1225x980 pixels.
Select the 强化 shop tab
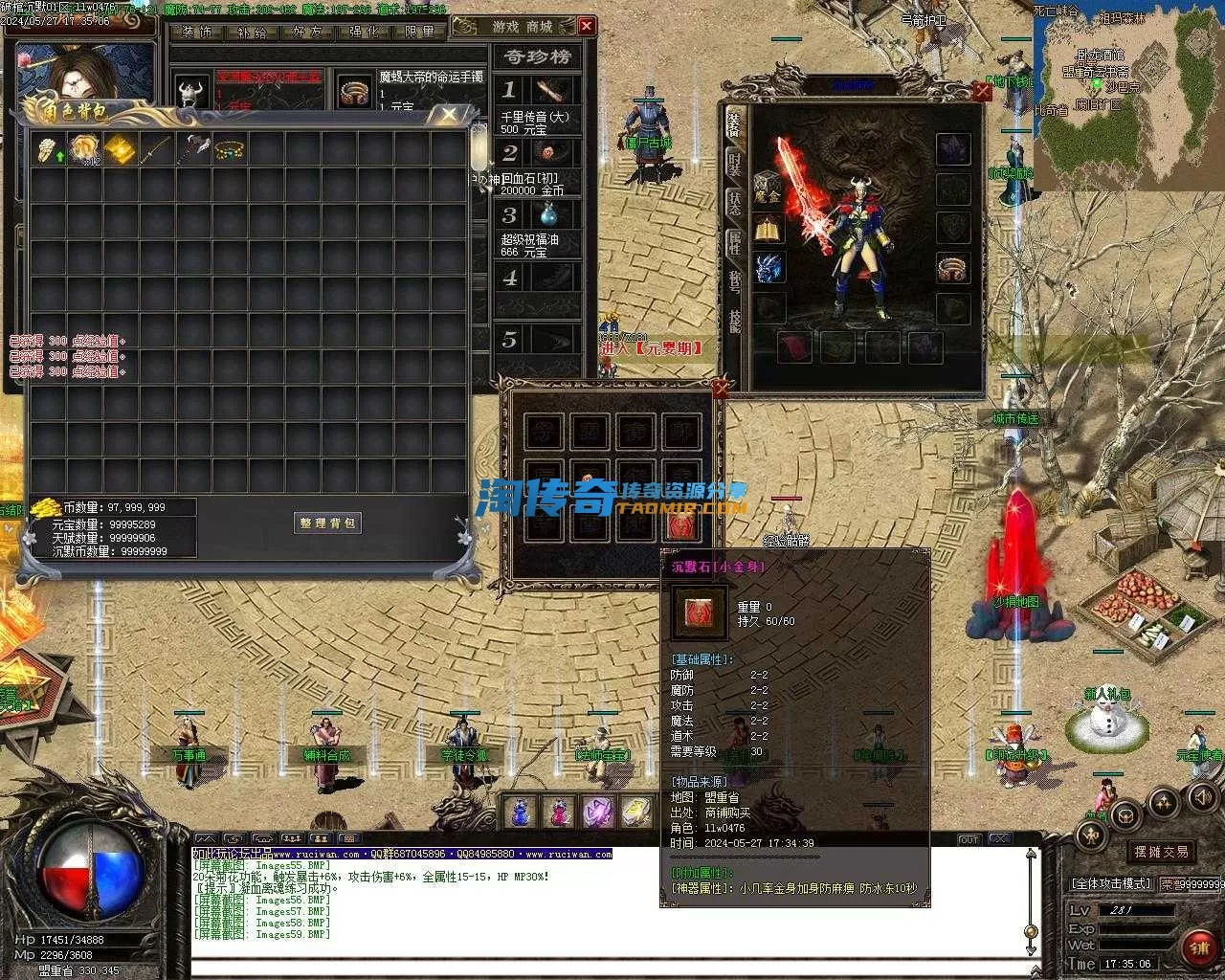(x=363, y=32)
